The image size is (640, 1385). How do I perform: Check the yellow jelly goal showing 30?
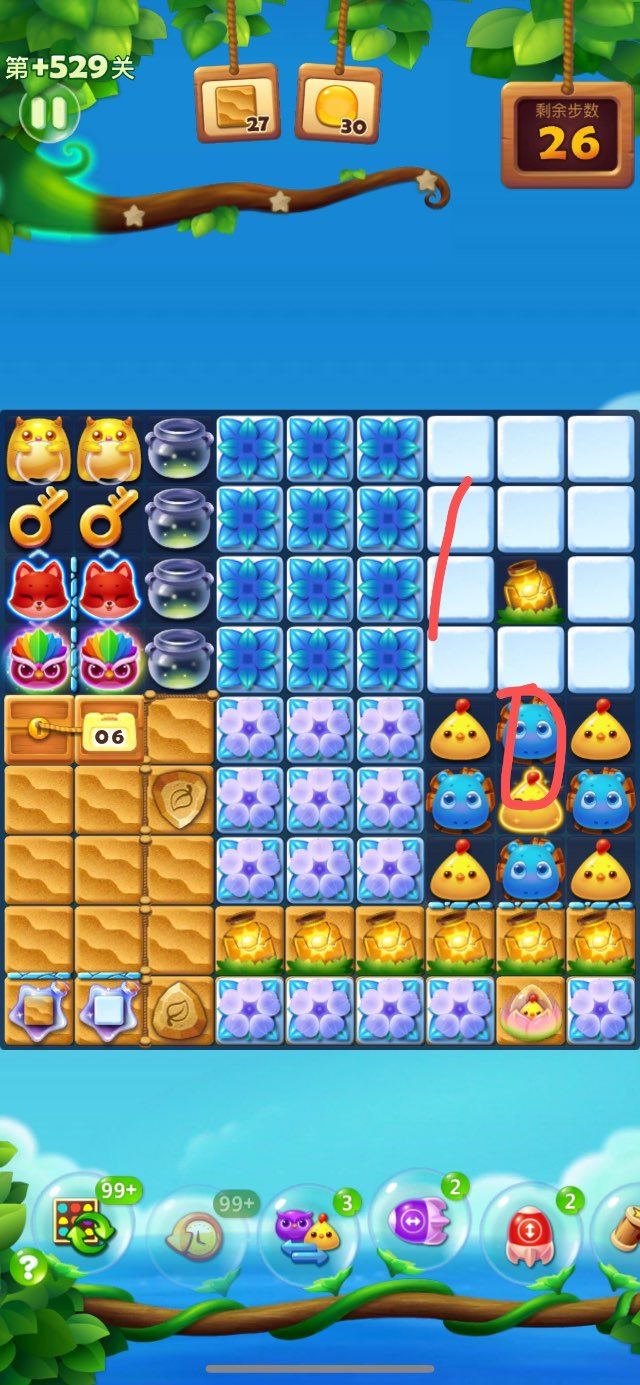click(x=339, y=103)
